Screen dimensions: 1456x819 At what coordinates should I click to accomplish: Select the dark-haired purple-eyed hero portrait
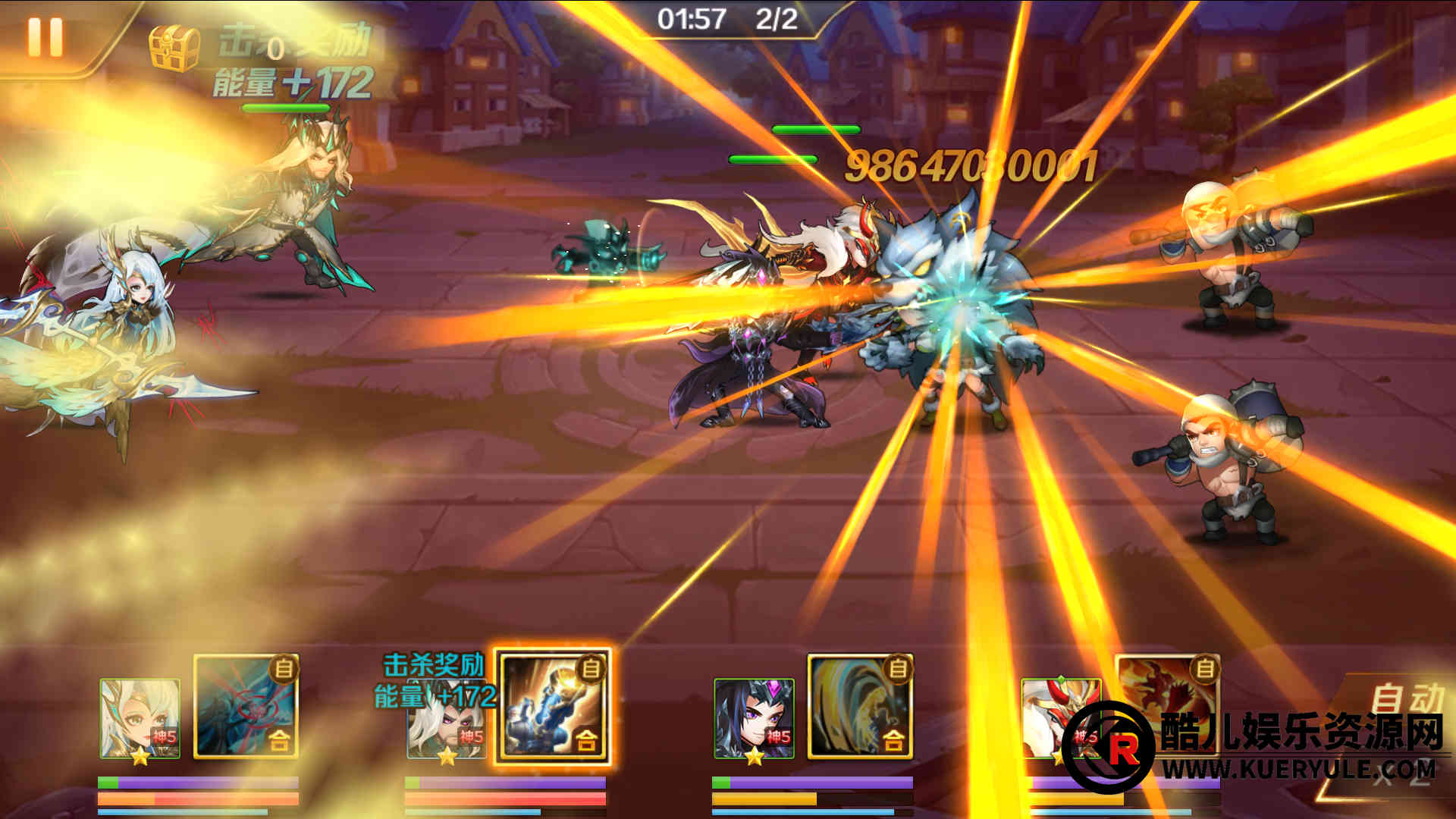[x=754, y=719]
